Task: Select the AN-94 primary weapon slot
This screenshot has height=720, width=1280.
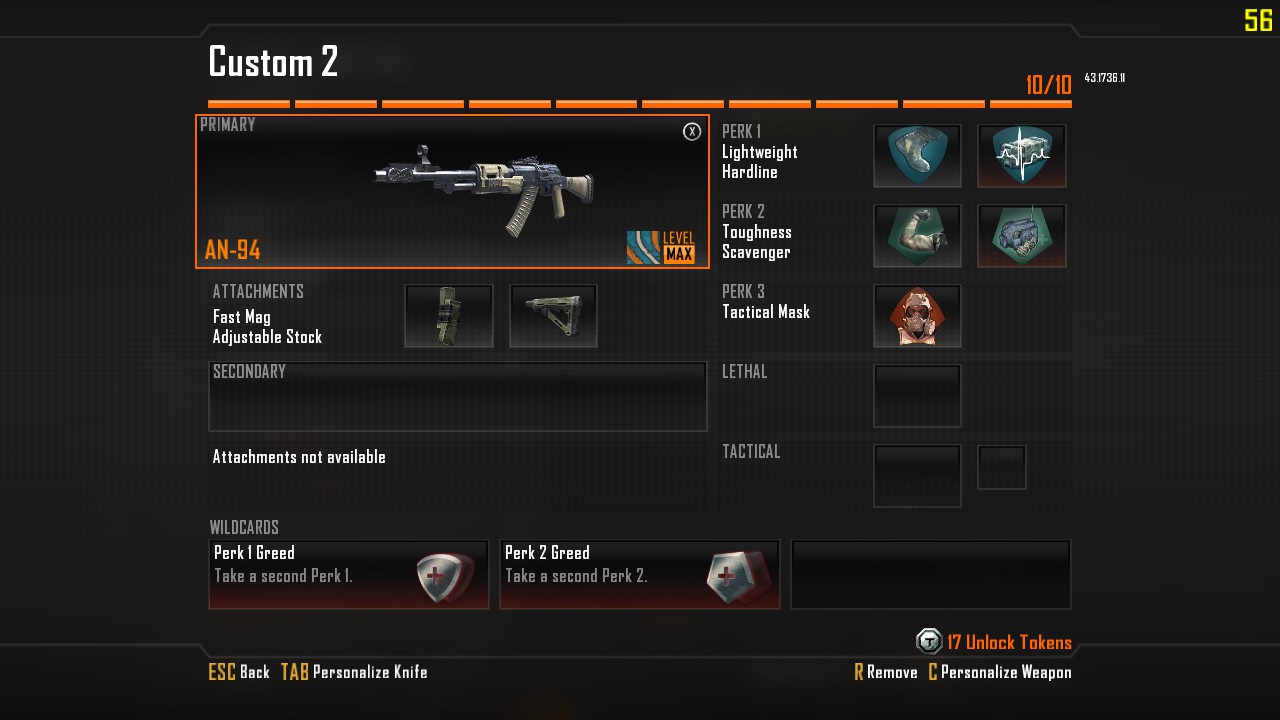Action: (452, 192)
